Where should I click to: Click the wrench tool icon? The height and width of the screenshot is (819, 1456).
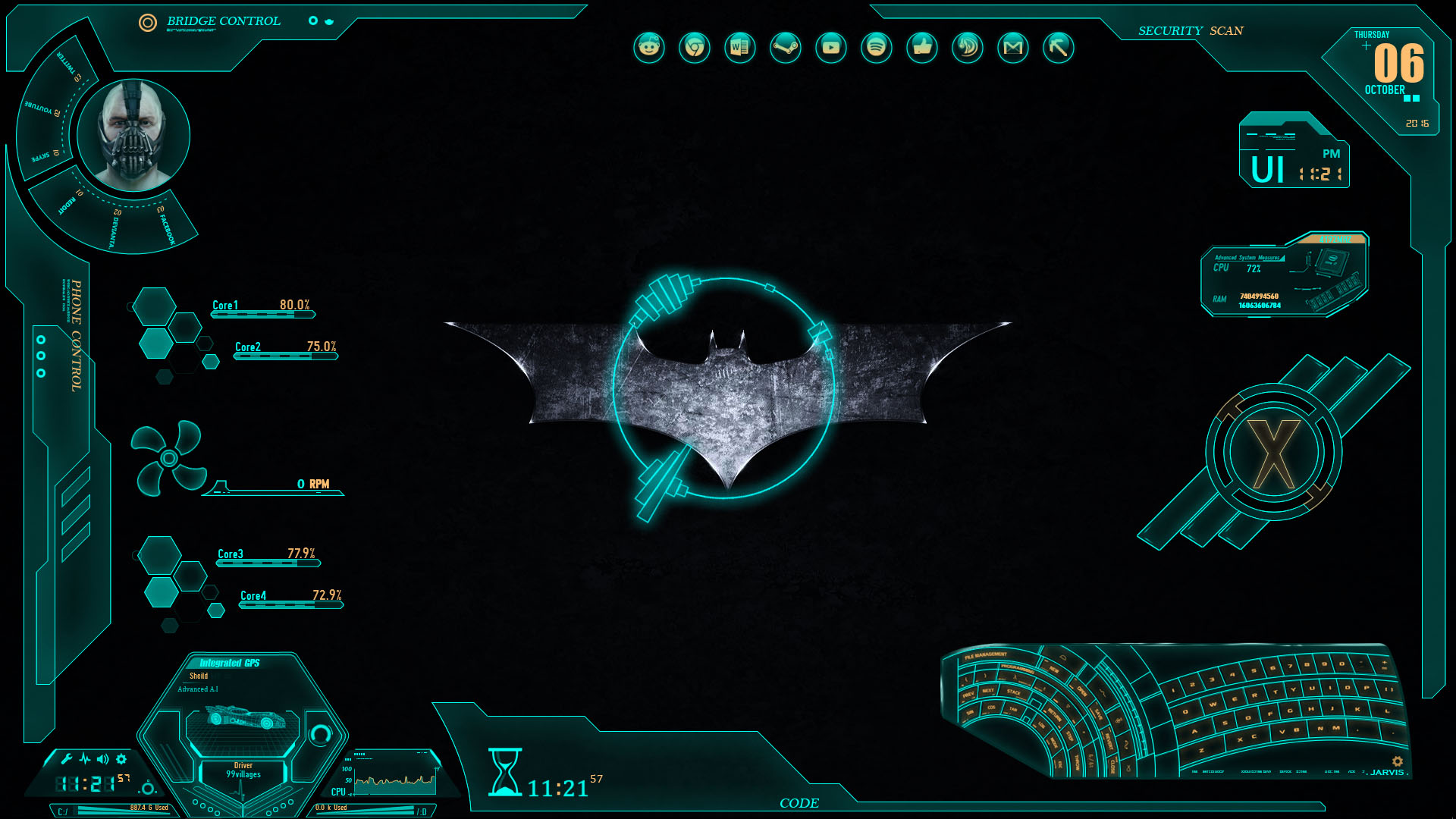67,759
